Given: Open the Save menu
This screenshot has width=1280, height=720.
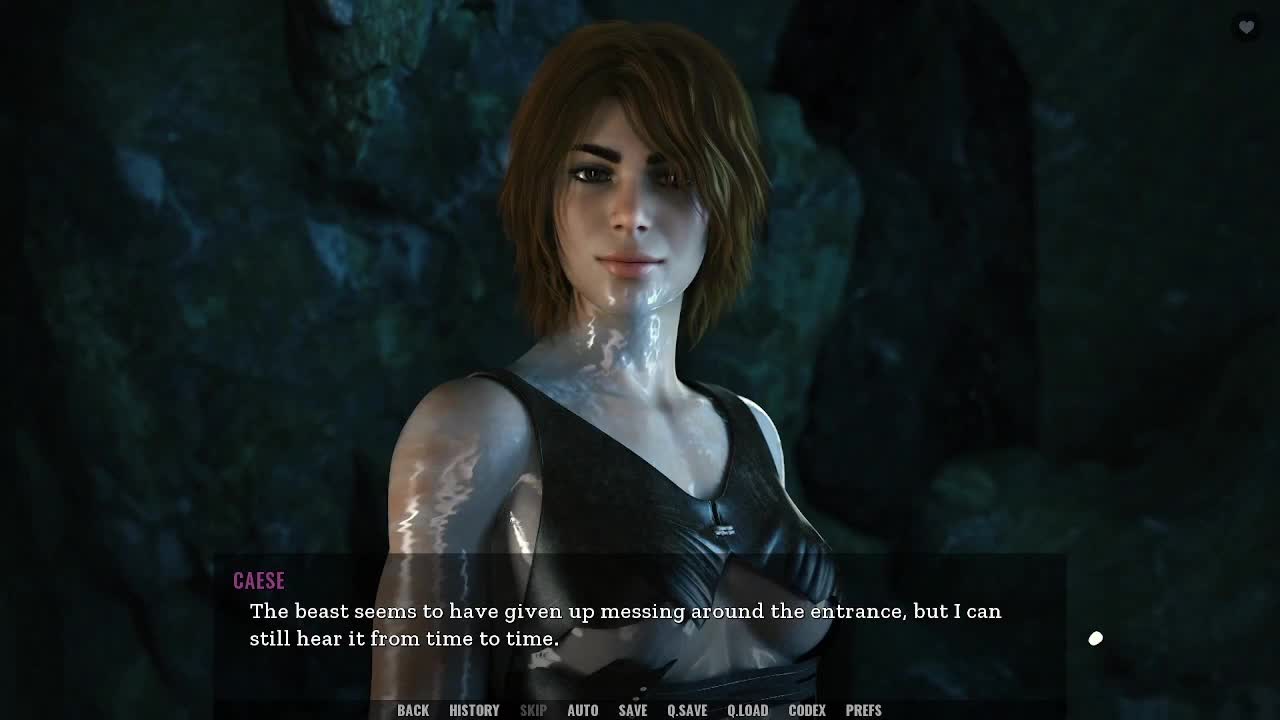Looking at the screenshot, I should 632,710.
